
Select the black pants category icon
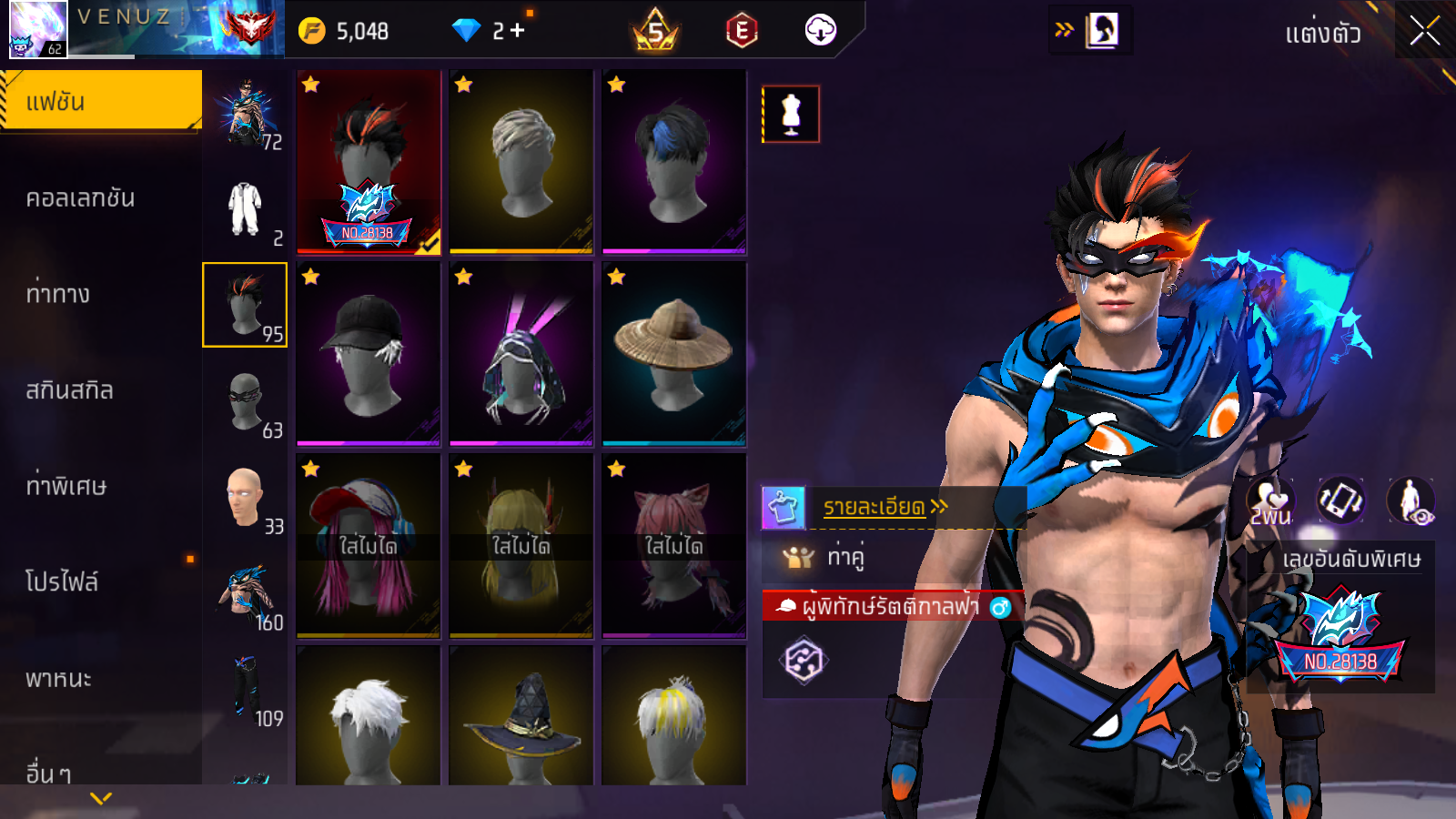245,690
